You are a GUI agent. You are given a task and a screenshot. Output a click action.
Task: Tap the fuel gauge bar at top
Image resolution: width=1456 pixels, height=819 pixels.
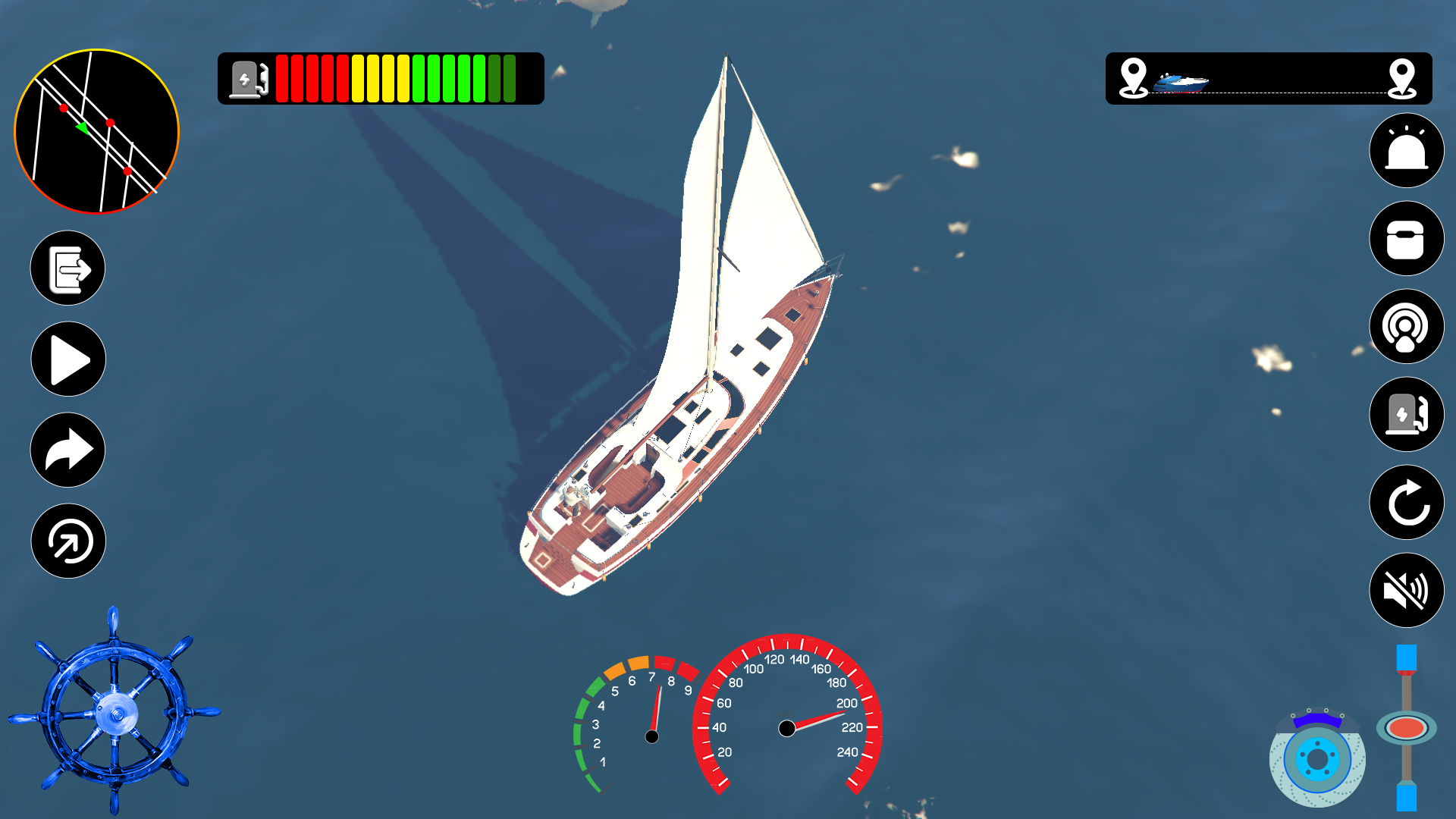[379, 80]
